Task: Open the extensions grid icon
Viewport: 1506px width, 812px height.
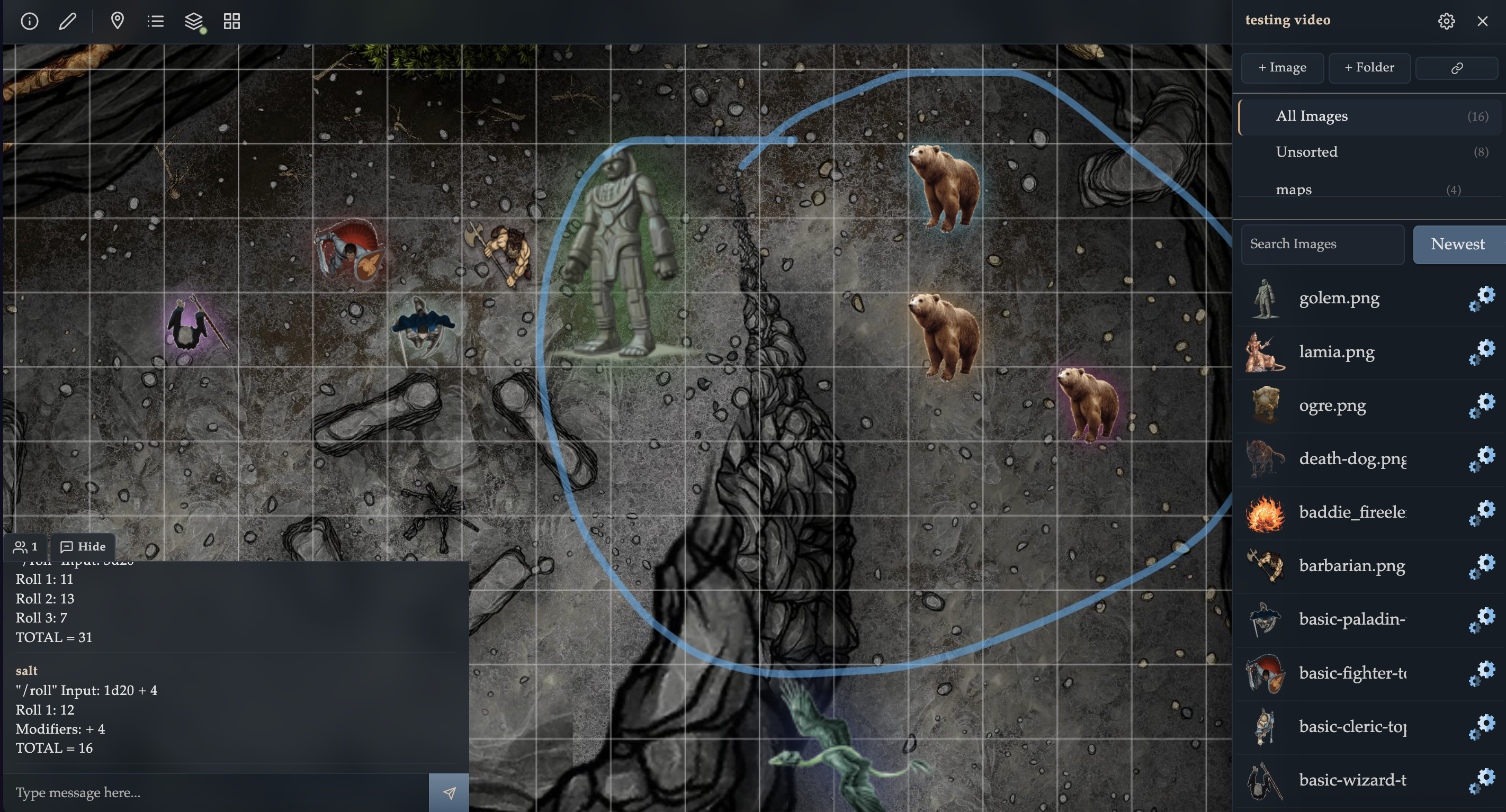Action: (231, 21)
